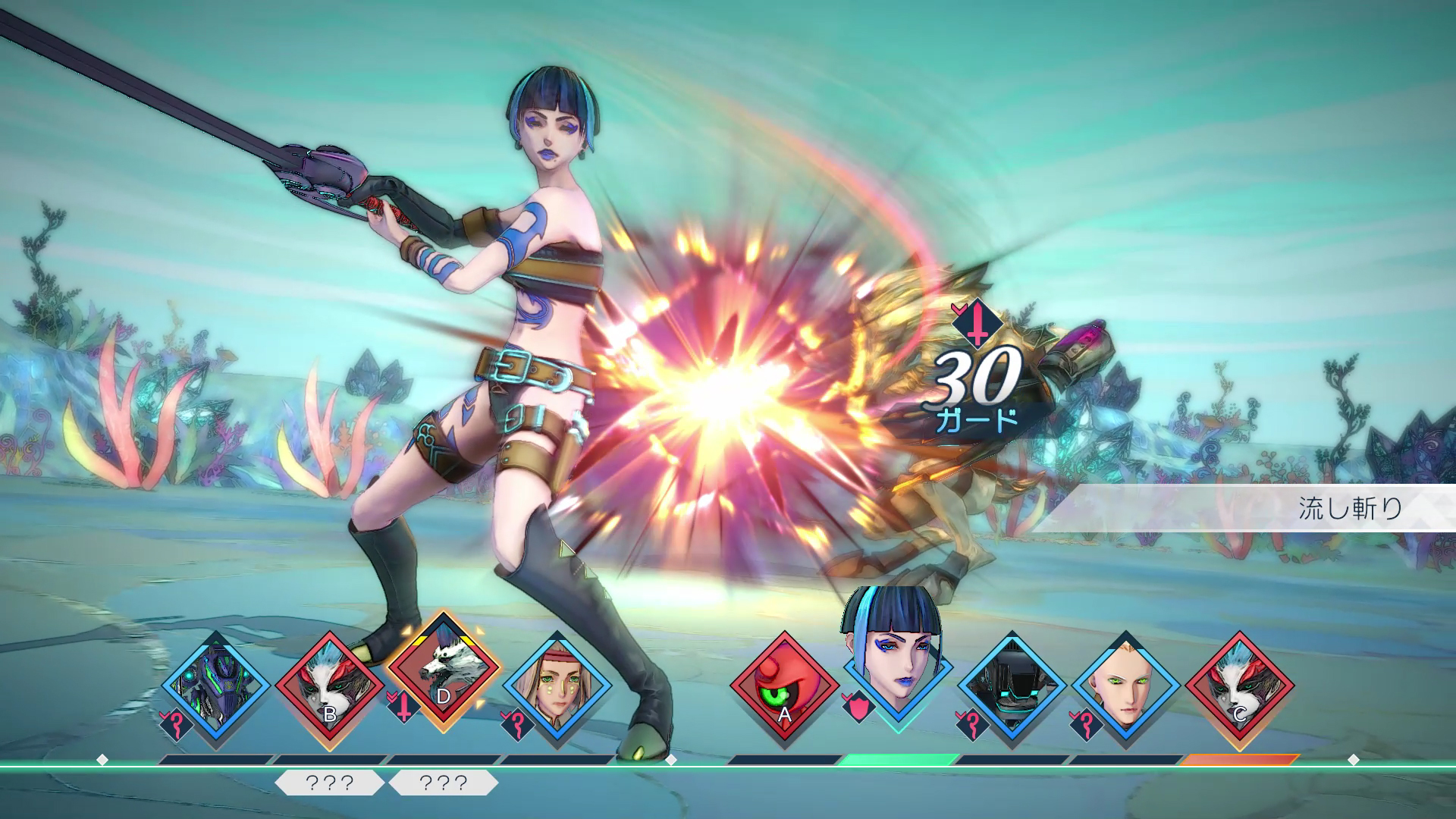Target enemy C portrait on timeline
1456x819 pixels.
[x=1239, y=689]
